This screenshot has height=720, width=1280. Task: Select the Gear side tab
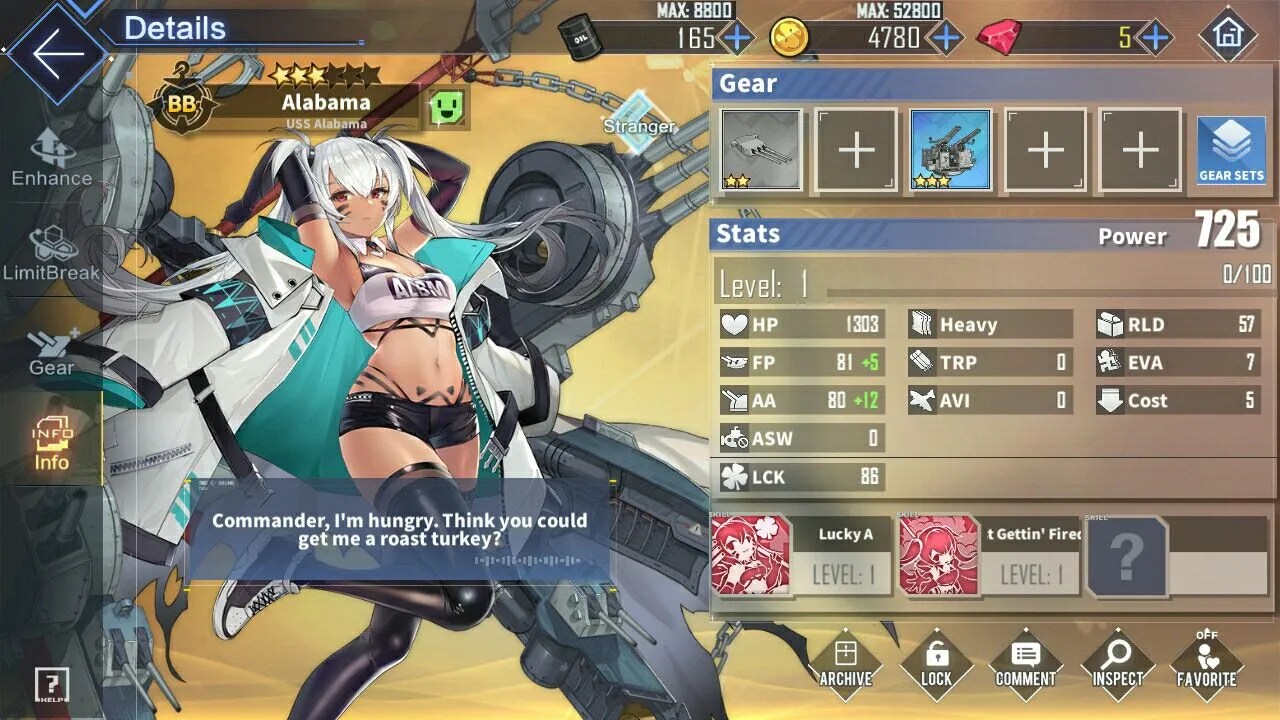52,351
